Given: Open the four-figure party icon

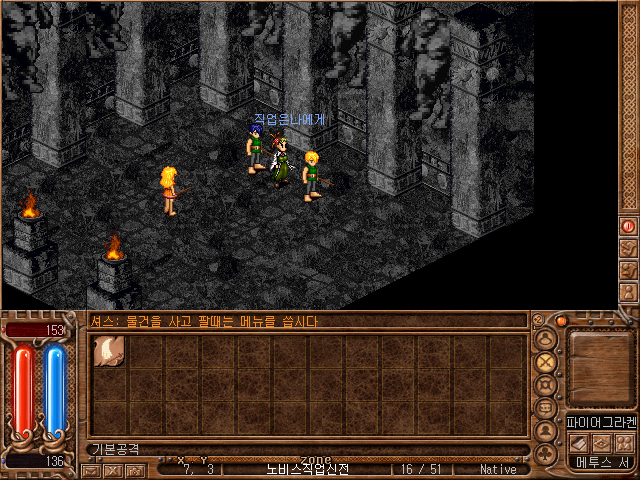Looking at the screenshot, I should (623, 442).
